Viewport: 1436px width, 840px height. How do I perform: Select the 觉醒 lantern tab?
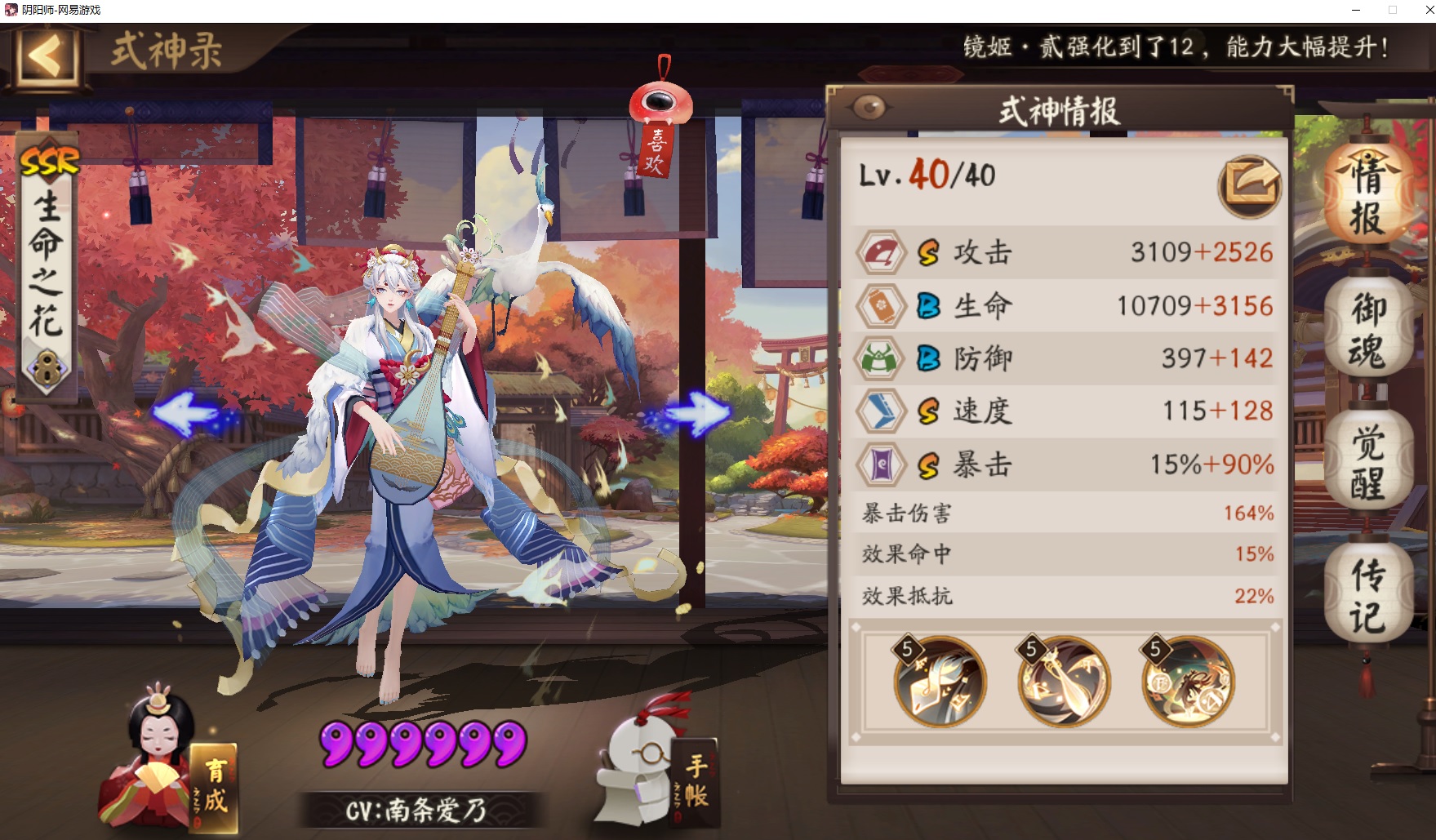click(1367, 462)
